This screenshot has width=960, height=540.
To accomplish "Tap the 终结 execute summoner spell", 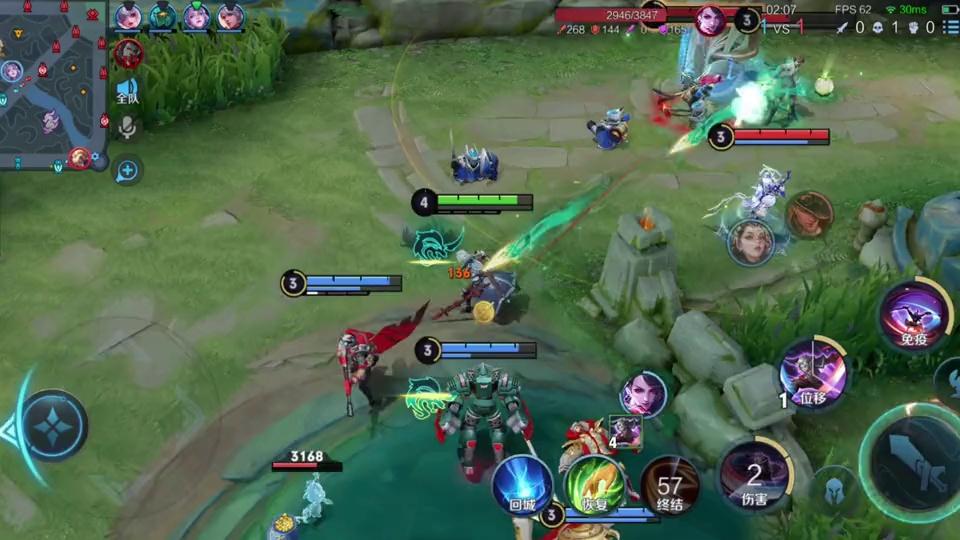I will point(669,487).
